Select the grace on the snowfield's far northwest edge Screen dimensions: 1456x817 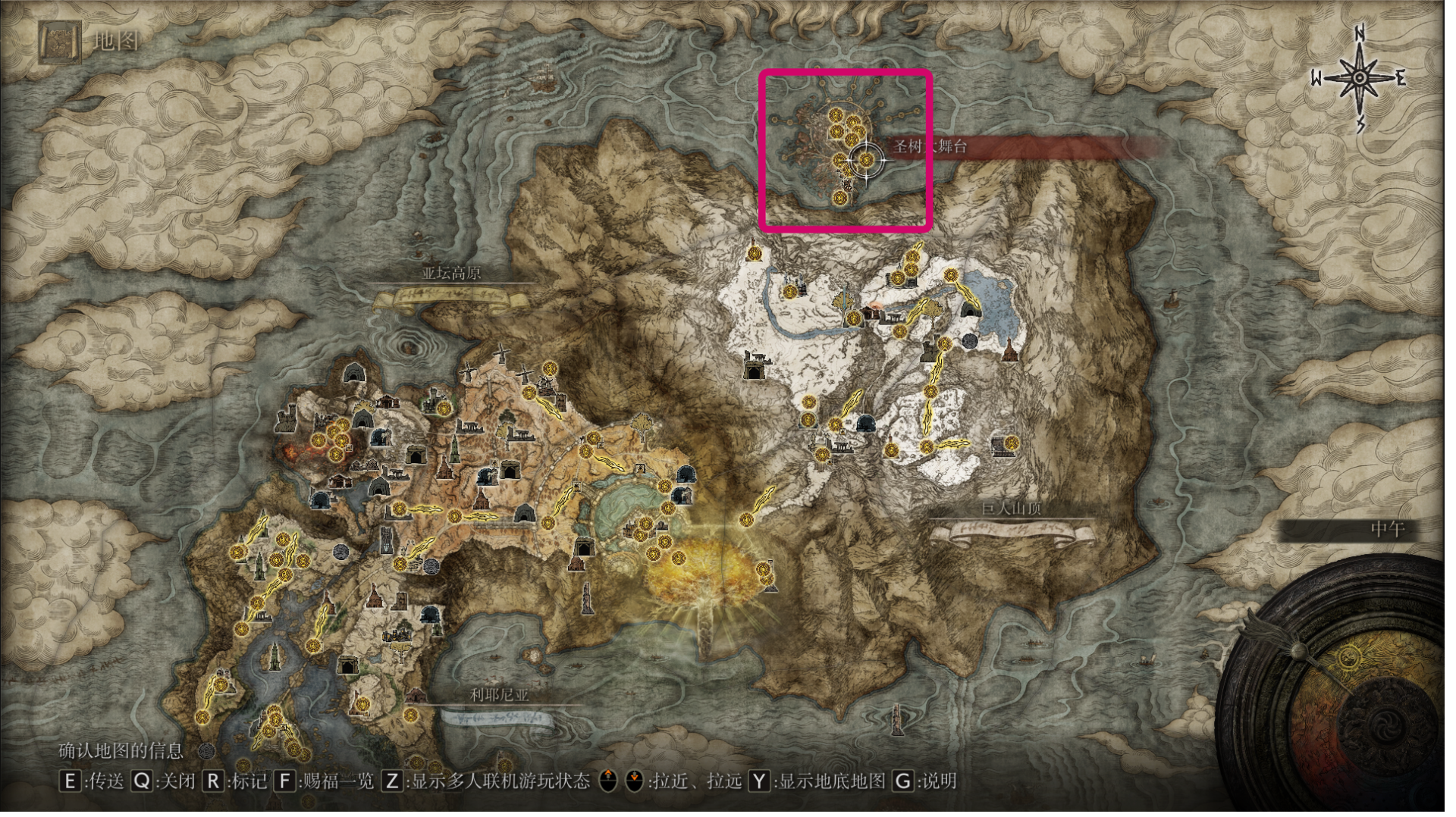(754, 252)
